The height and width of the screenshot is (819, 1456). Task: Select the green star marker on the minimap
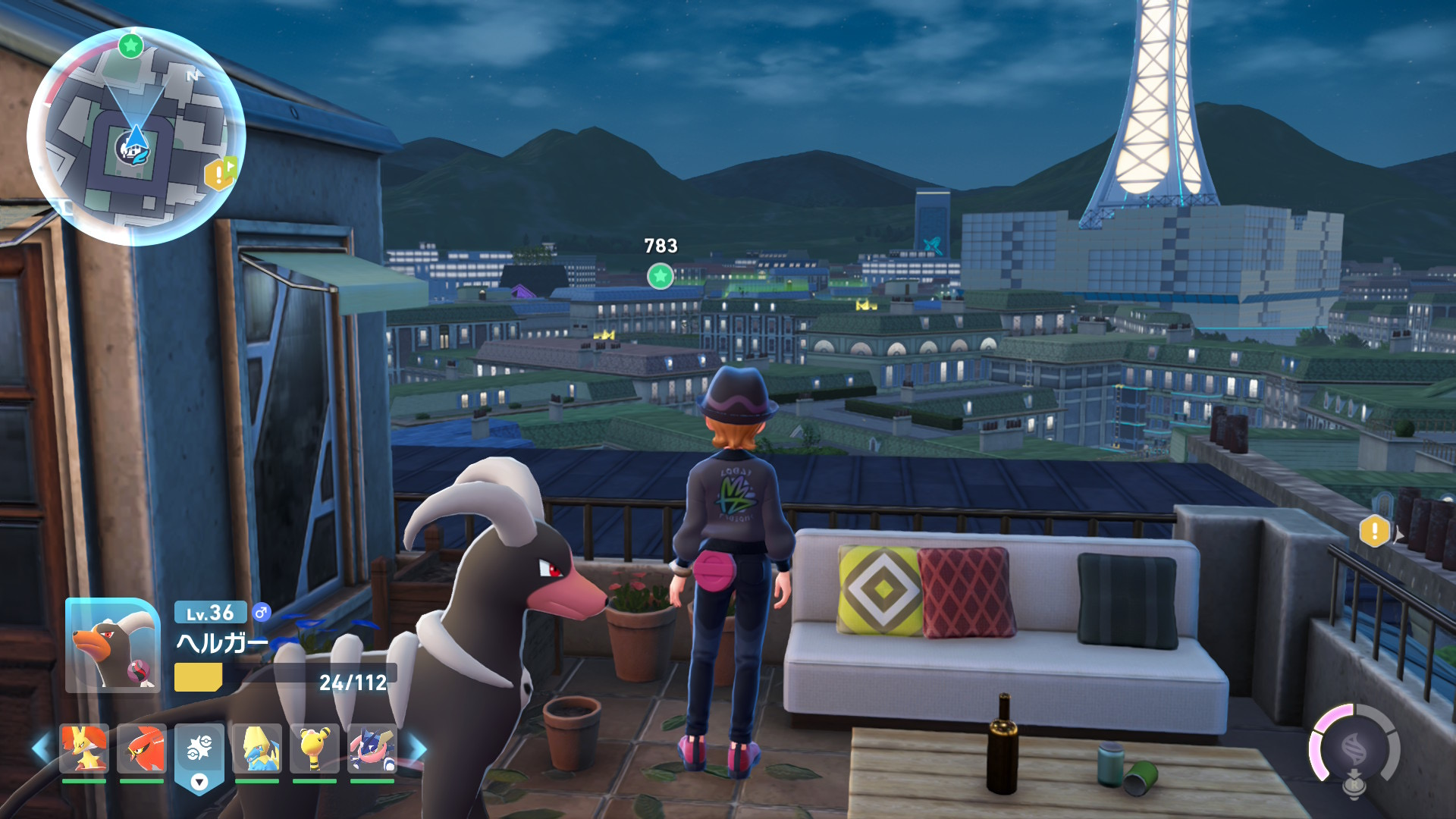coord(130,45)
